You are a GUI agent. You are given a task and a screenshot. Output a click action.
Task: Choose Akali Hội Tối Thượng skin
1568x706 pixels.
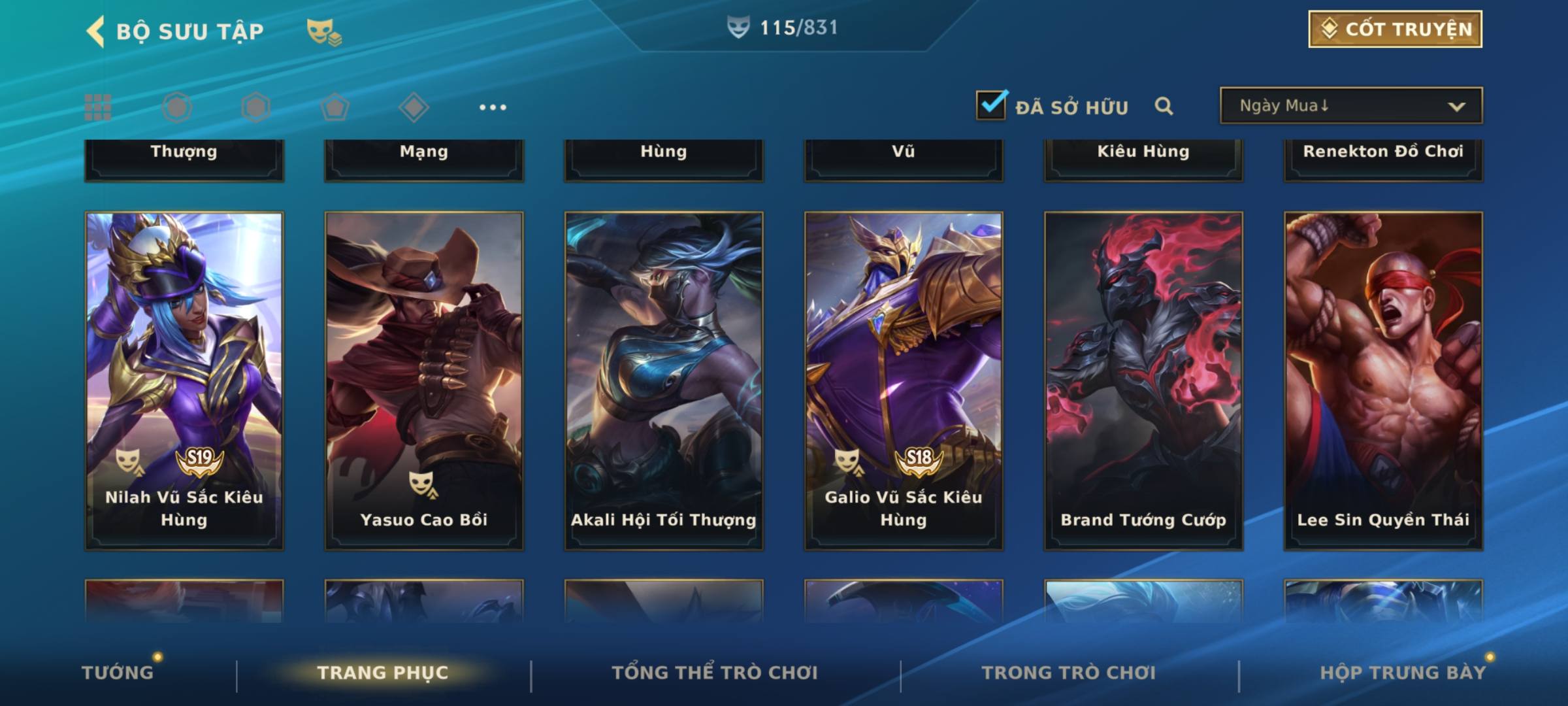(x=664, y=380)
